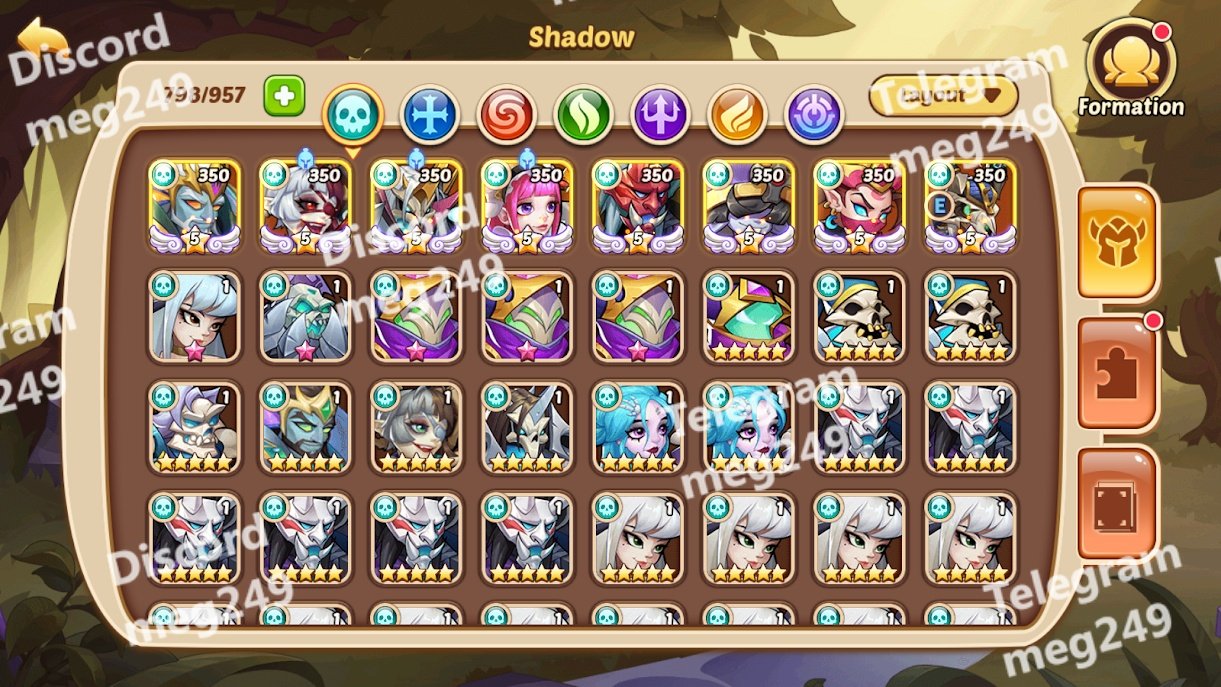Viewport: 1221px width, 687px height.
Task: Select the level 350 blue-skinned crowned hero
Action: 194,205
